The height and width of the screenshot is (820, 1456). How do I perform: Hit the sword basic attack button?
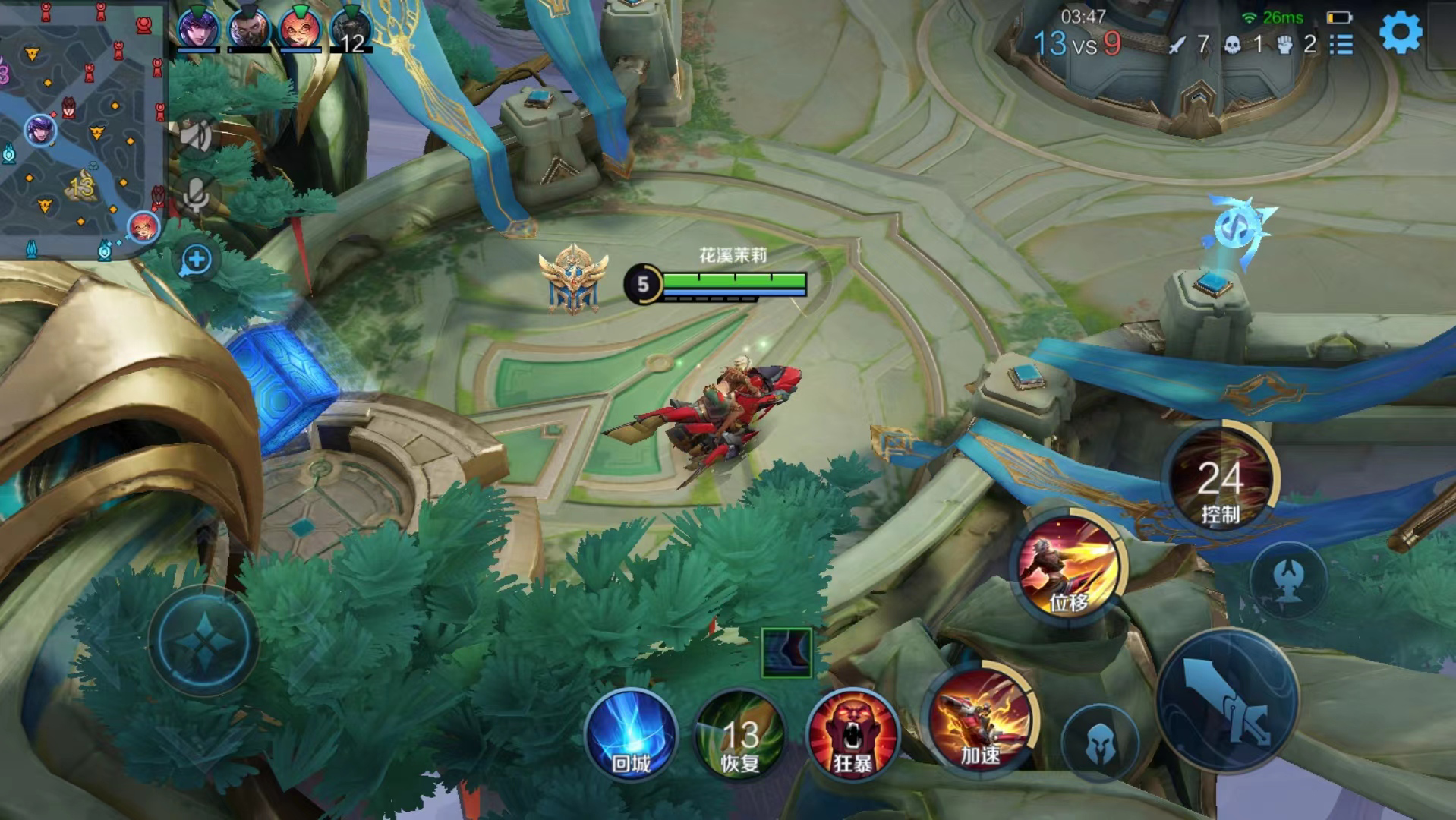(x=1228, y=700)
